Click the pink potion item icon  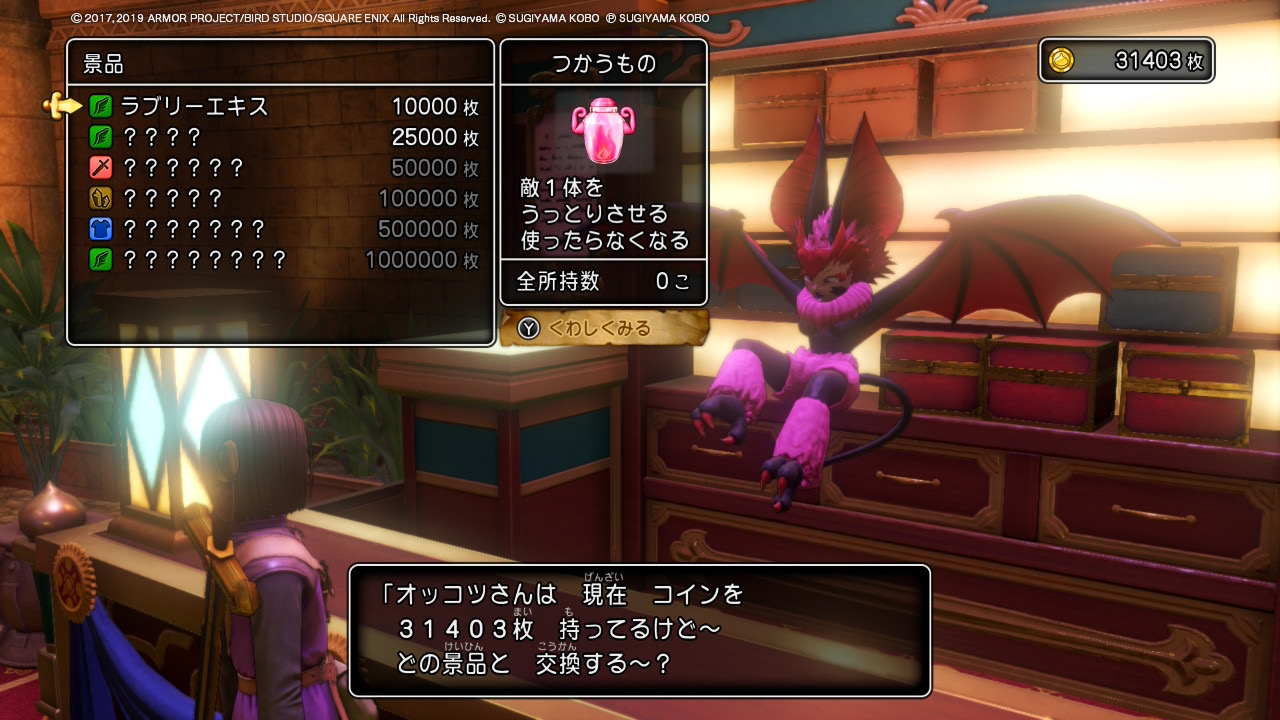point(603,130)
